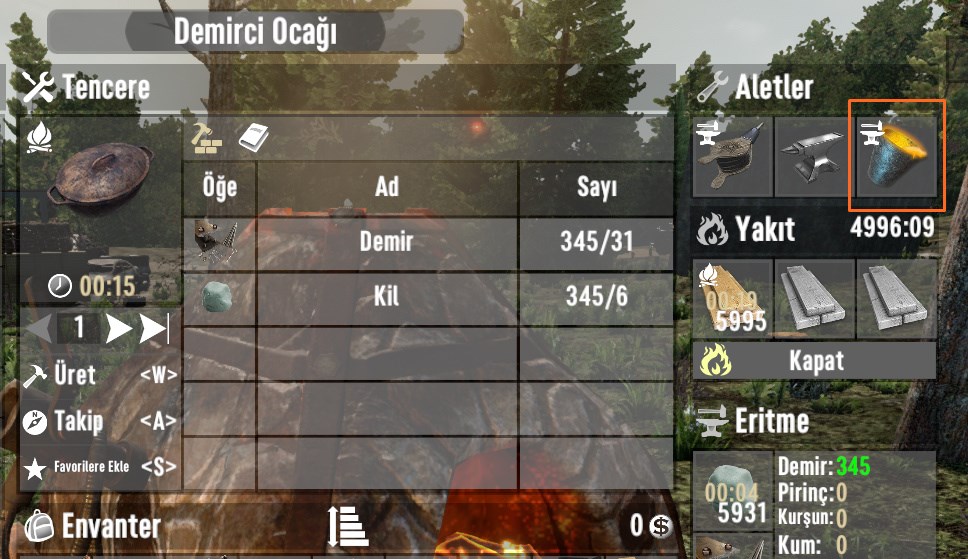Click the wood fuel slot
This screenshot has width=968, height=559.
click(x=733, y=296)
